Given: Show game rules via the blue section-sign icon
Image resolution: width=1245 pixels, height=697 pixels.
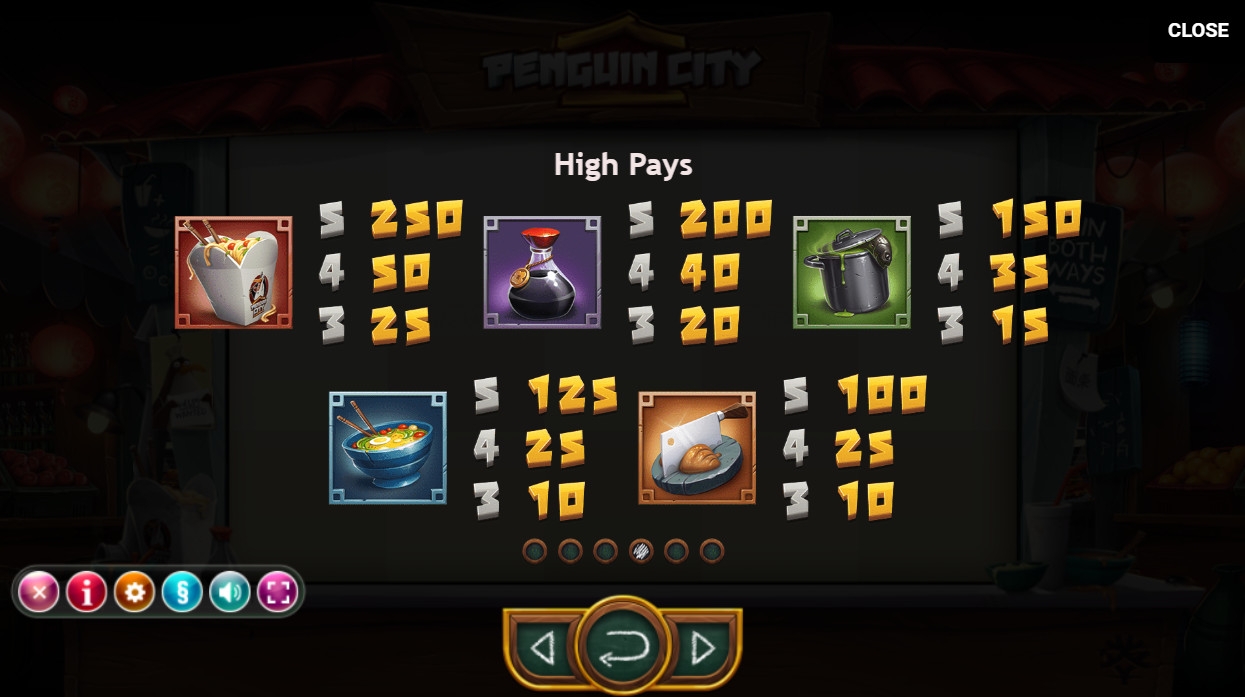Looking at the screenshot, I should [x=182, y=593].
